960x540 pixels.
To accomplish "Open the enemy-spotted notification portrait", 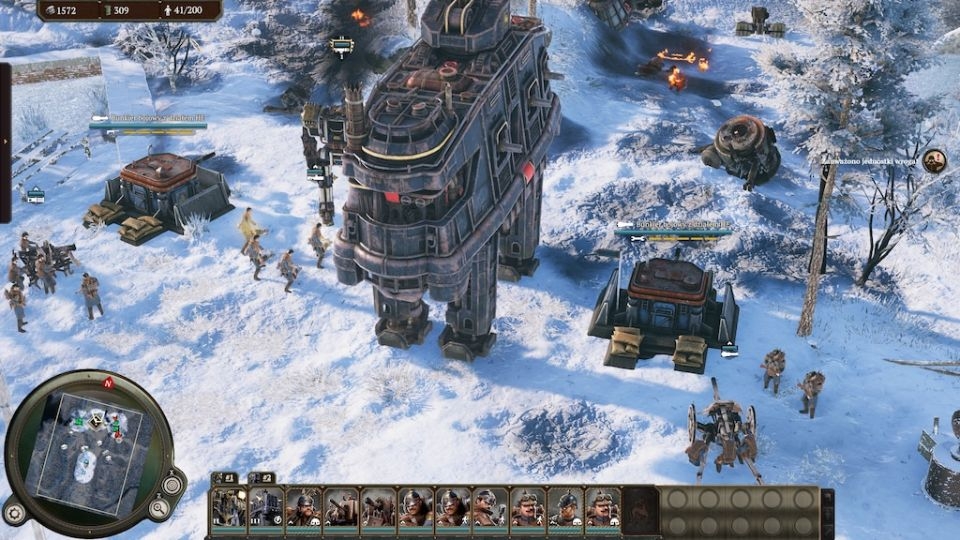I will pyautogui.click(x=934, y=160).
